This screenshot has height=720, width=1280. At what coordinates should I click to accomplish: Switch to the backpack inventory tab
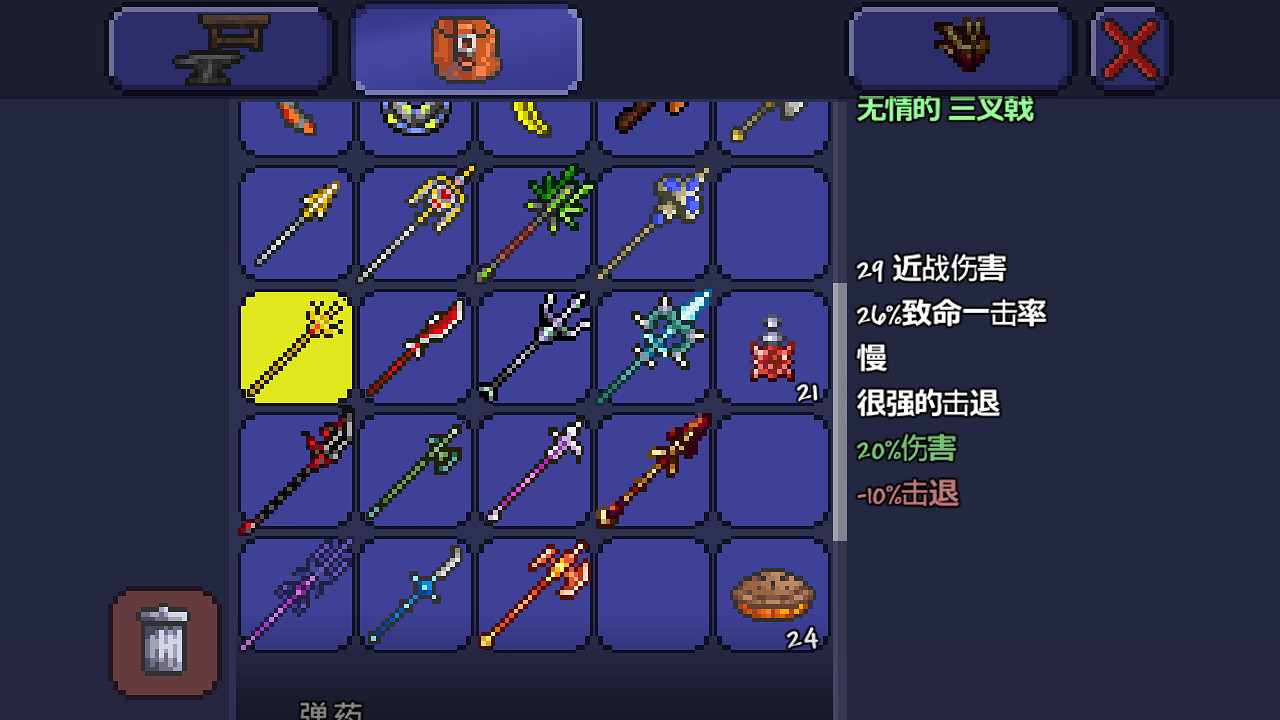[x=465, y=46]
